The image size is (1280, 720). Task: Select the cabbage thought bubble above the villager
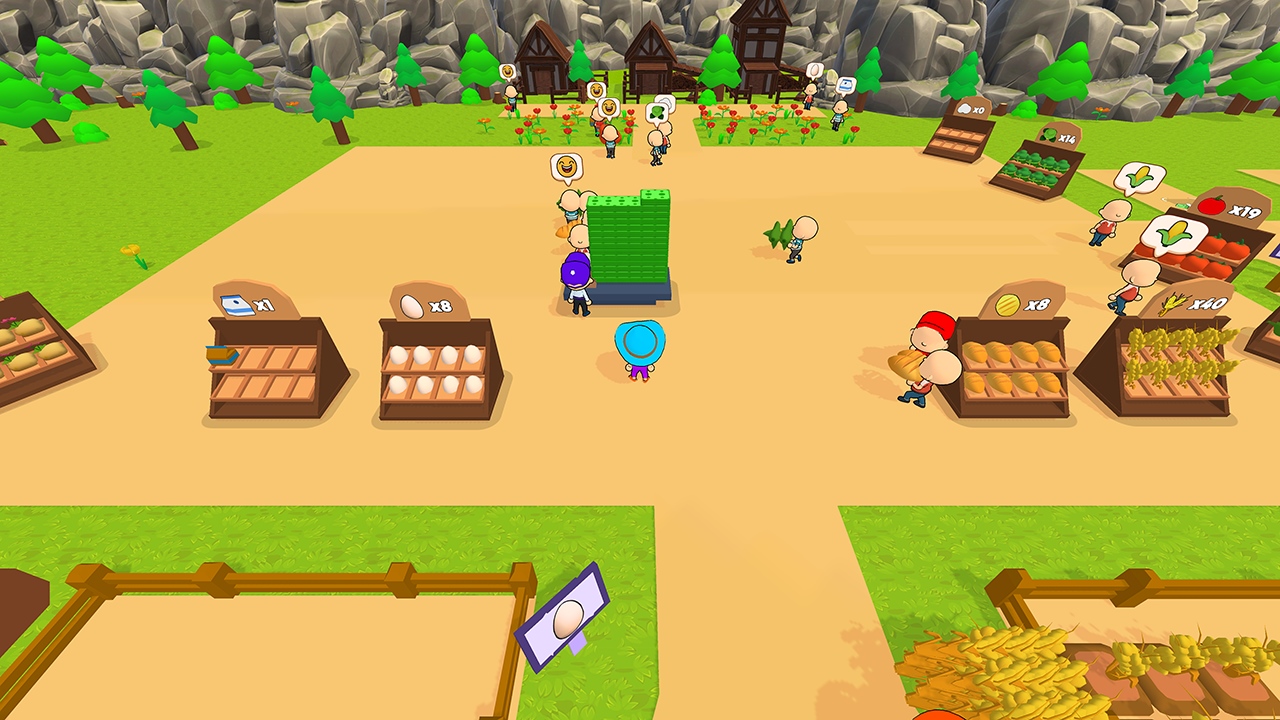coord(655,112)
